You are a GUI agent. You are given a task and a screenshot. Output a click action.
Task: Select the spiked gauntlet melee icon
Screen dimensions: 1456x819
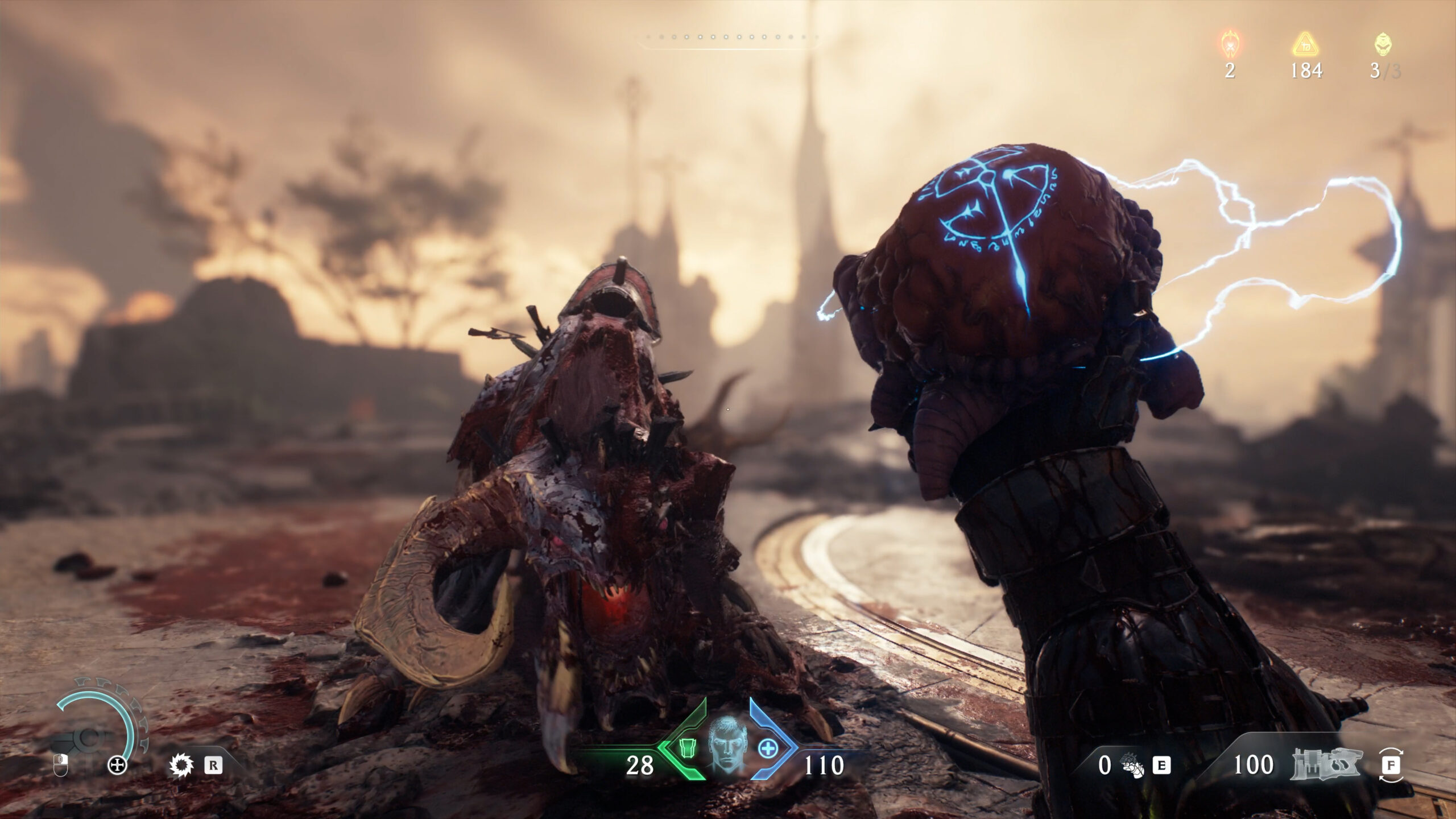1131,767
